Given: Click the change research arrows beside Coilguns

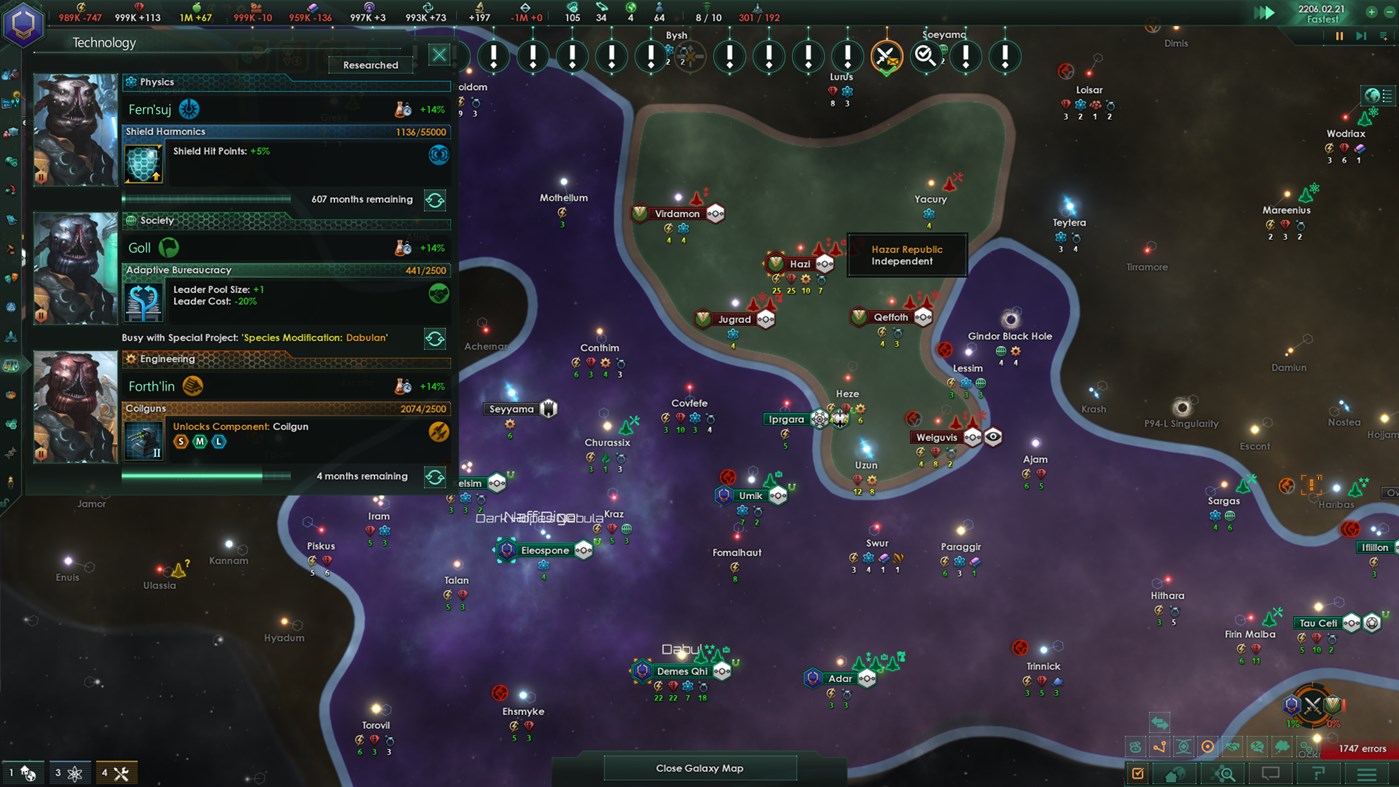Looking at the screenshot, I should point(434,477).
